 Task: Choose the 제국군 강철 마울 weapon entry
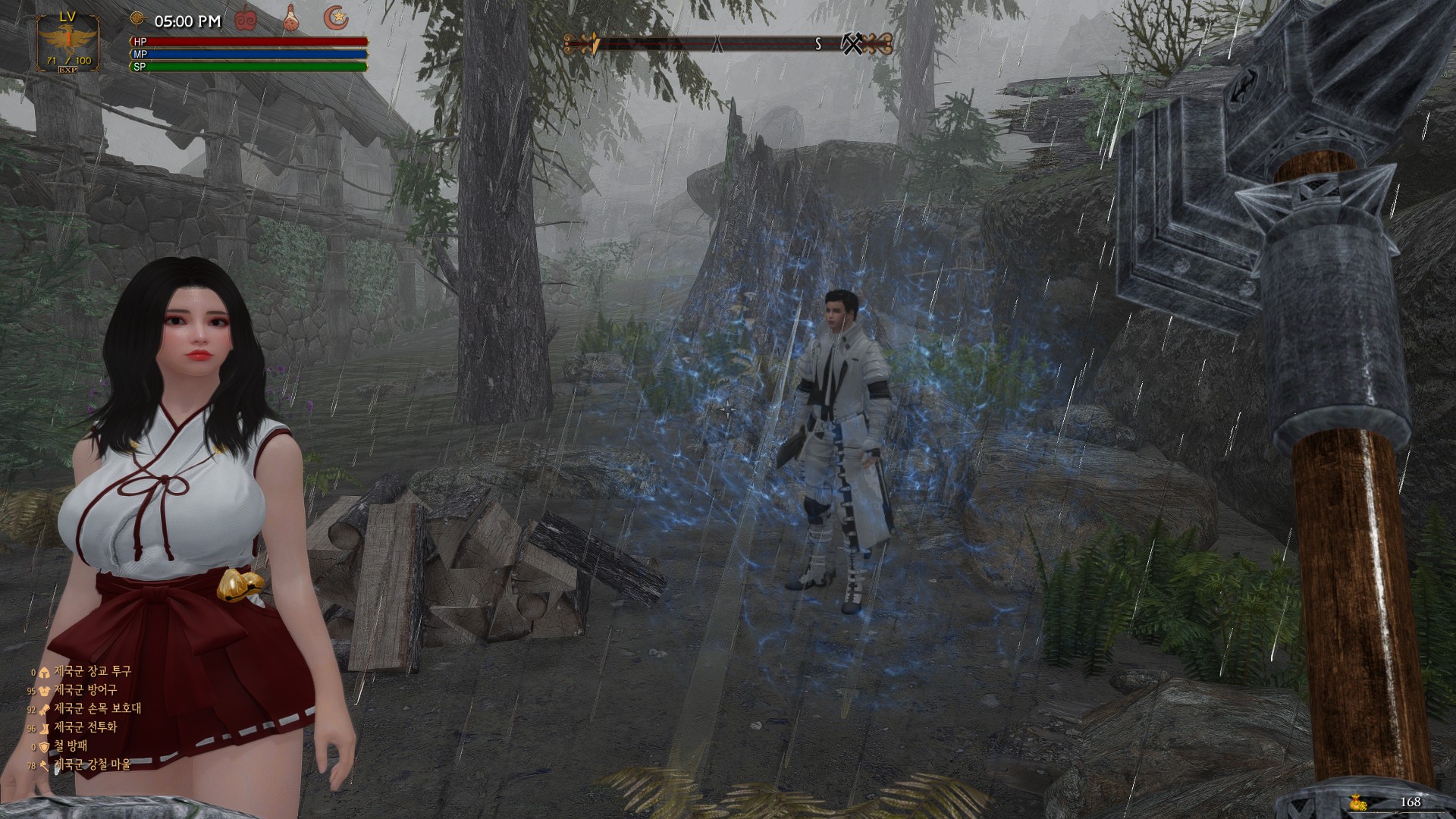pyautogui.click(x=92, y=764)
